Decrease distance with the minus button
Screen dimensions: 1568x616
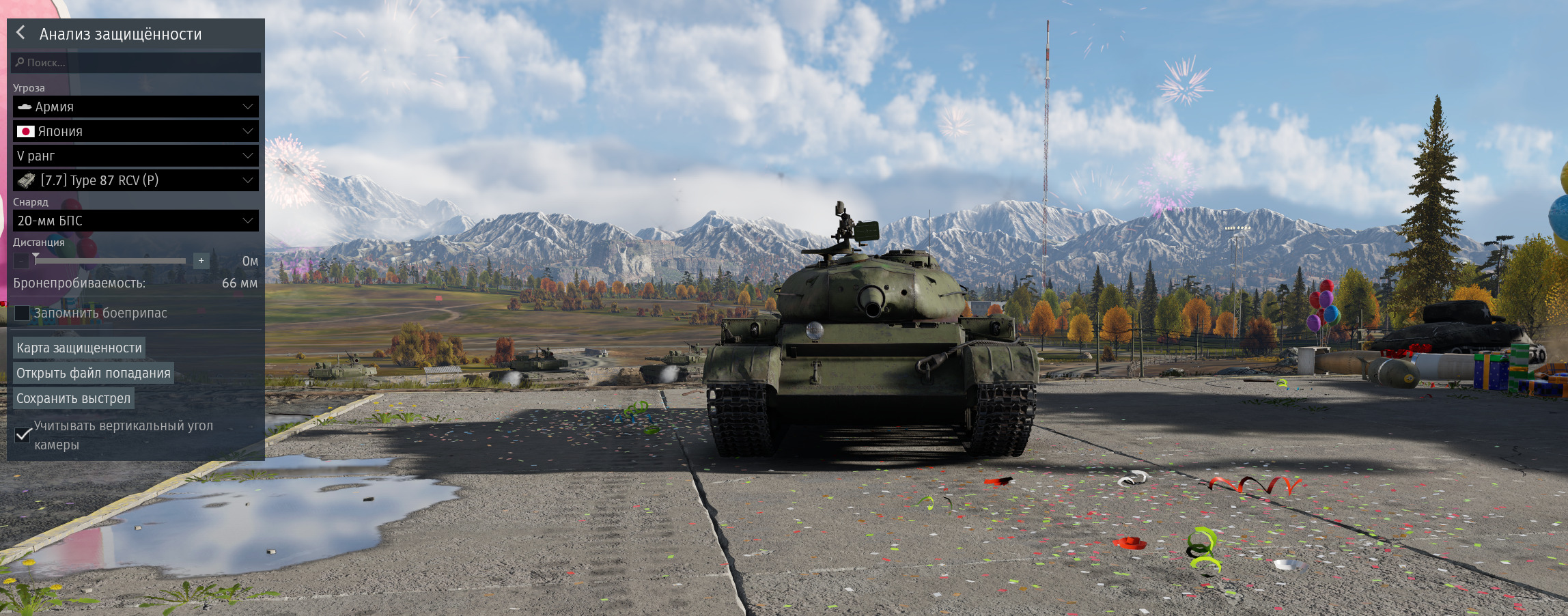pos(21,261)
